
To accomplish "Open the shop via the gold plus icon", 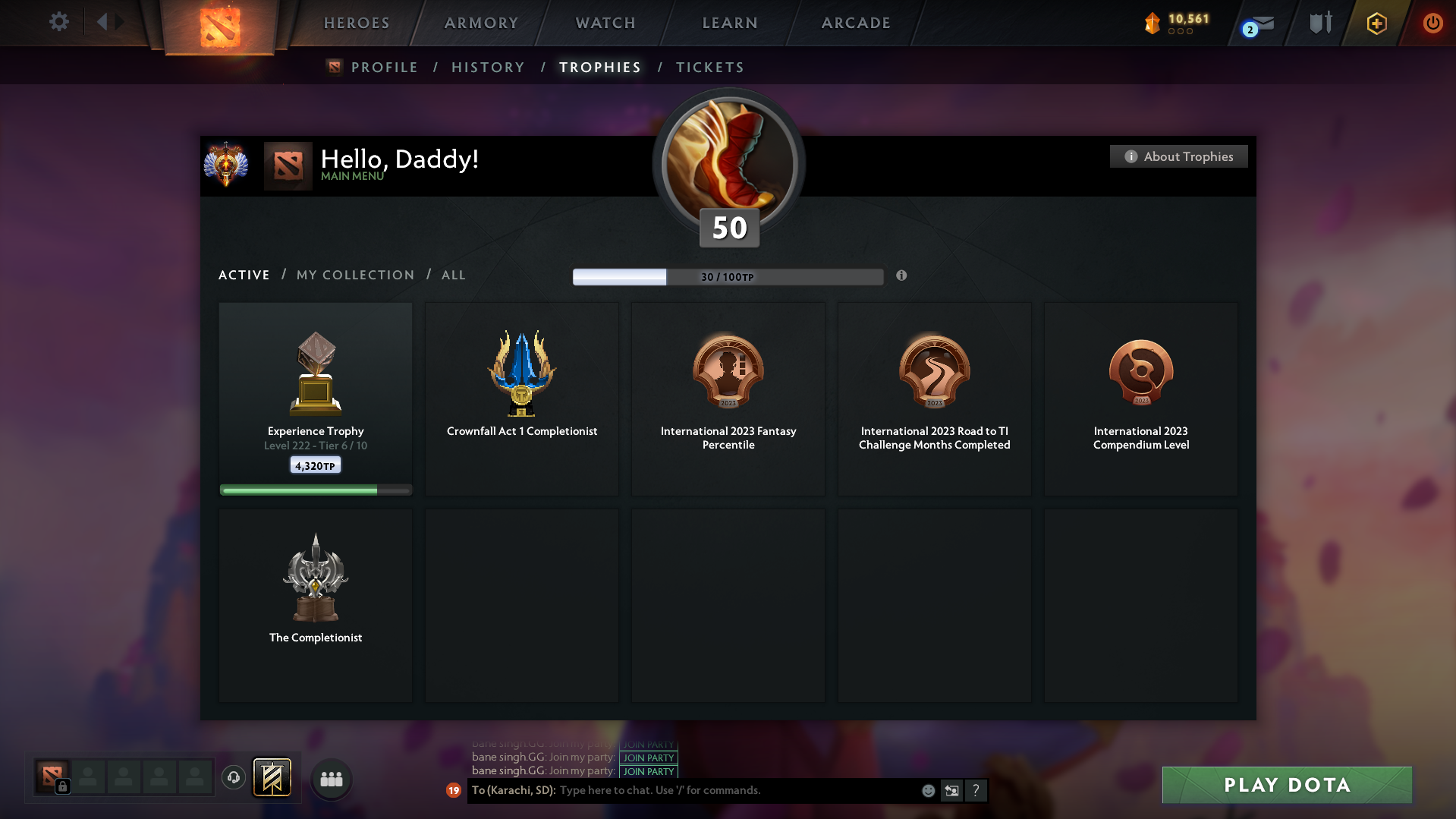I will 1376,24.
